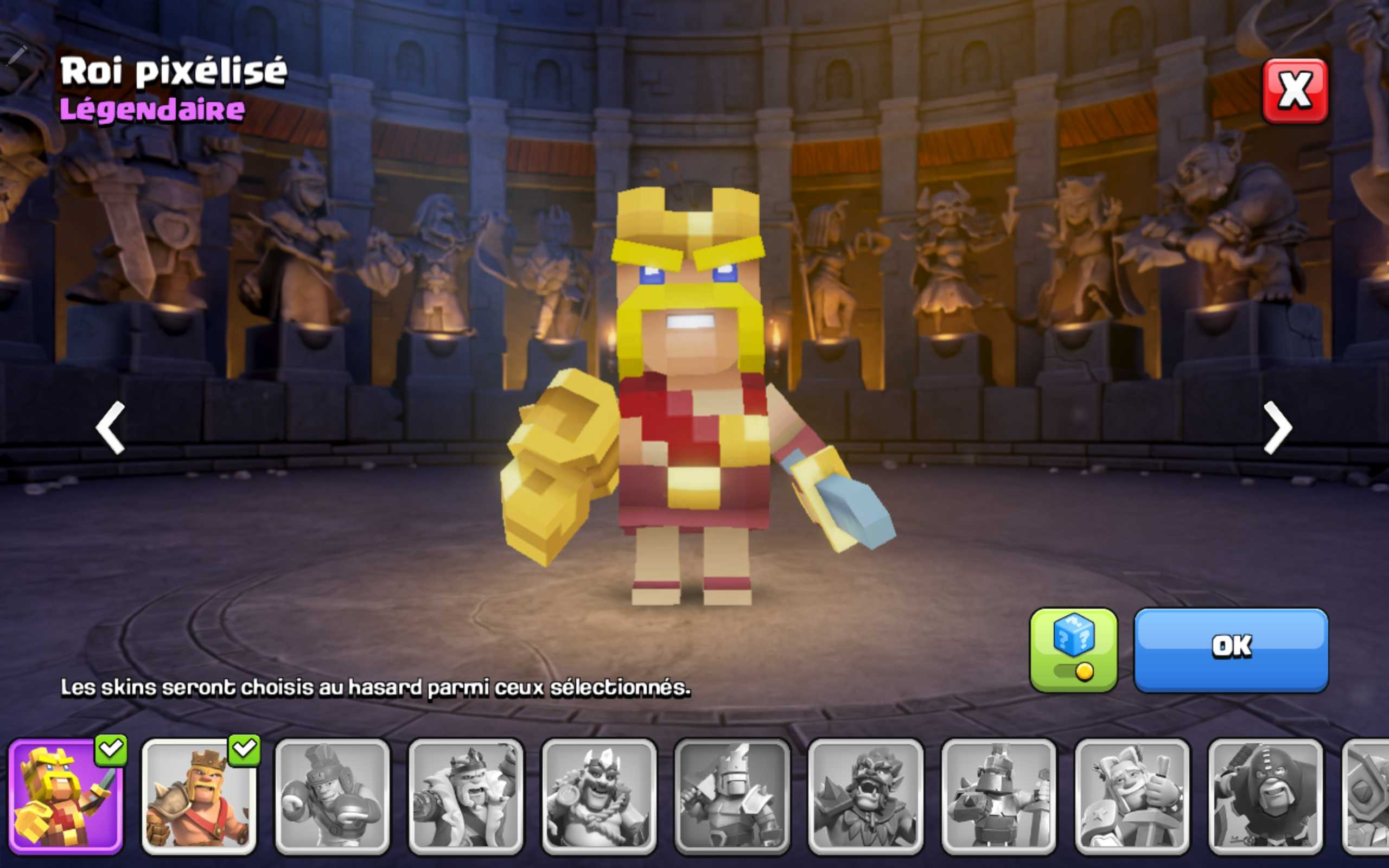The image size is (1389, 868).
Task: Select the greyed boxing-glove king skin
Action: pyautogui.click(x=332, y=796)
